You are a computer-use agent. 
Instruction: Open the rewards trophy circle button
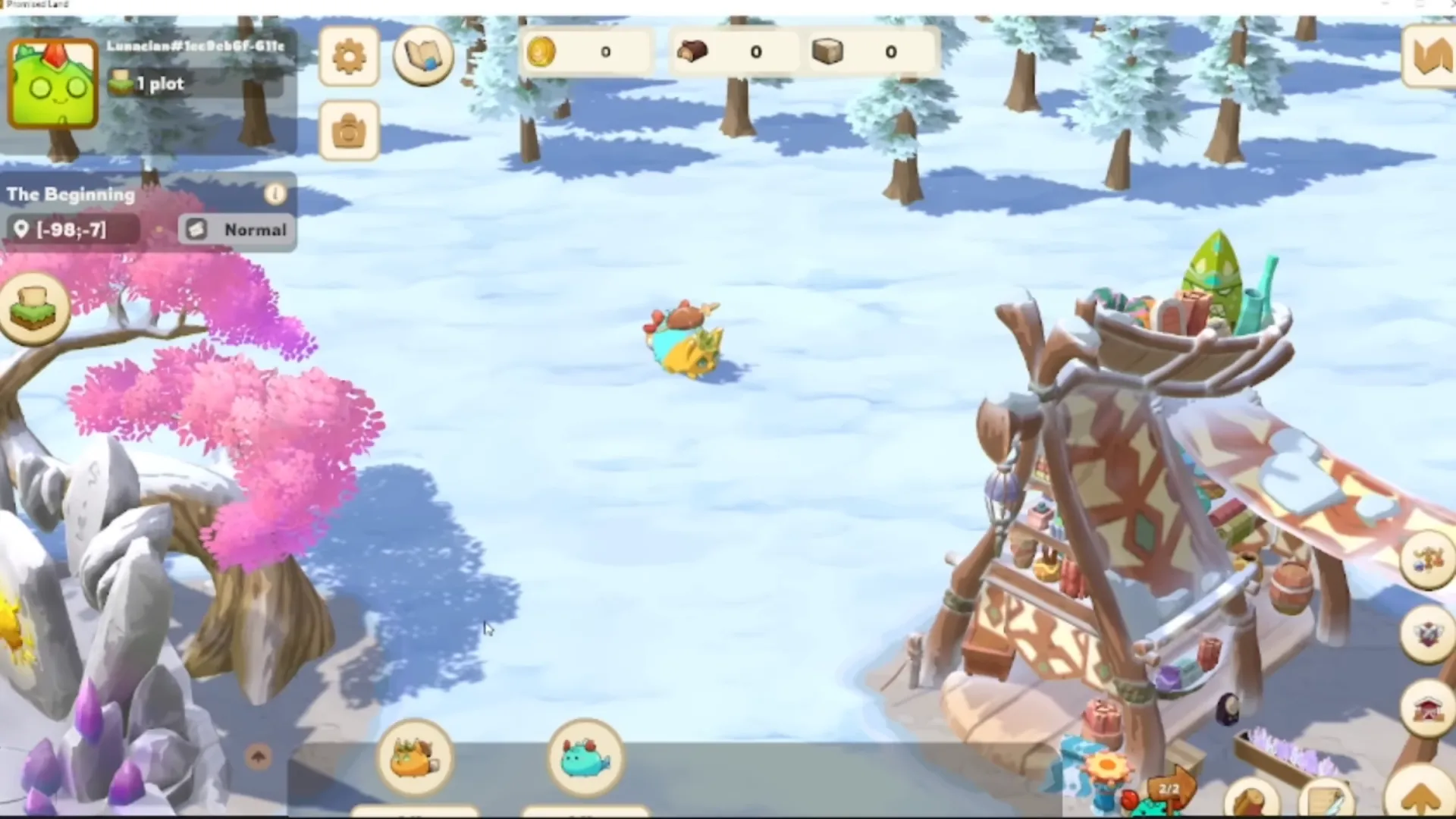[1426, 559]
